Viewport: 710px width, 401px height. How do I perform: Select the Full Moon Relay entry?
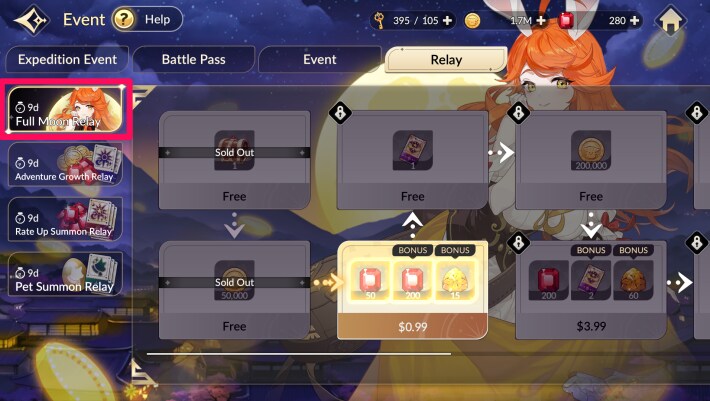[66, 112]
